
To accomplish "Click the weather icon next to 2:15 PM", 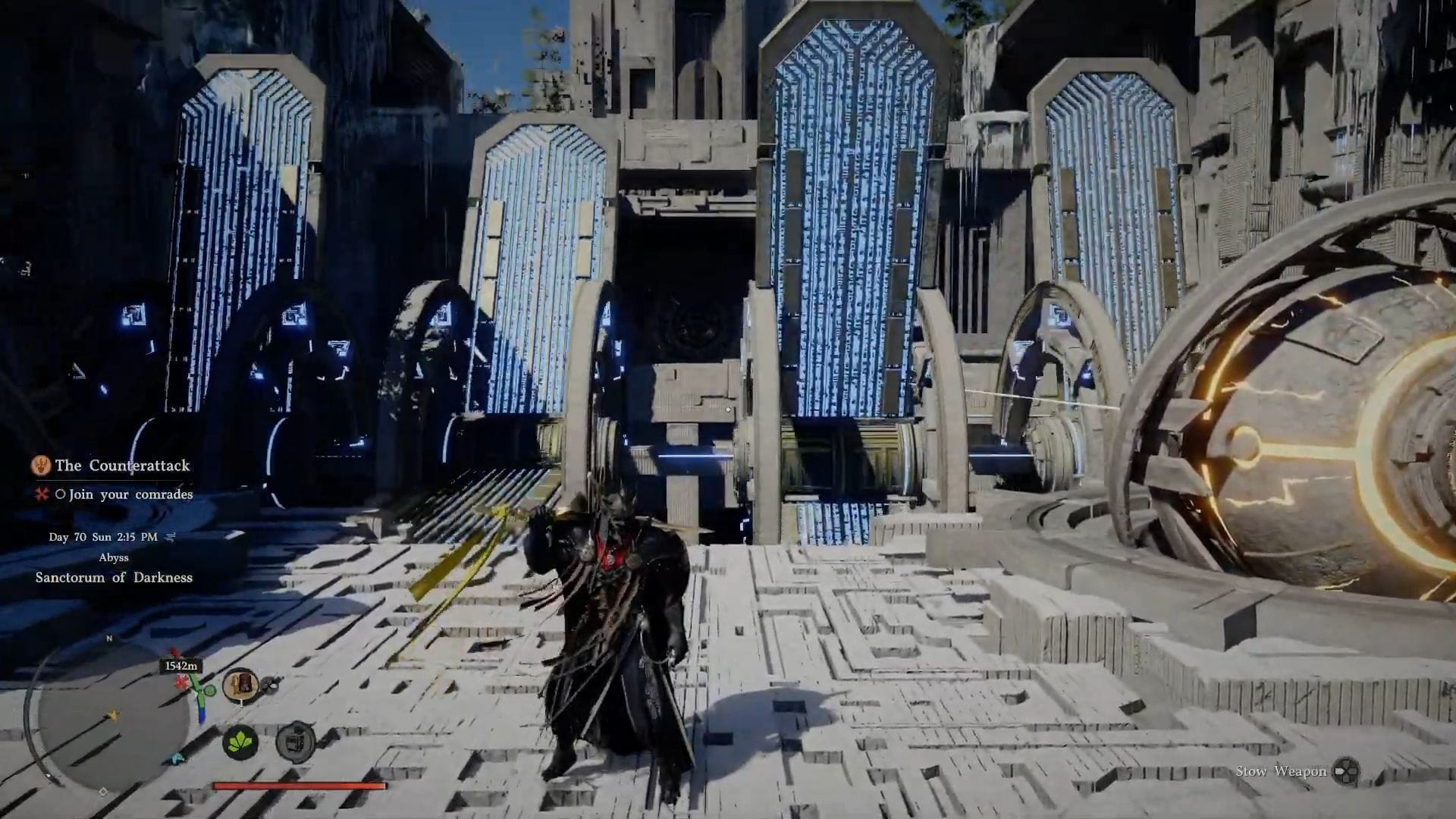I will point(170,537).
